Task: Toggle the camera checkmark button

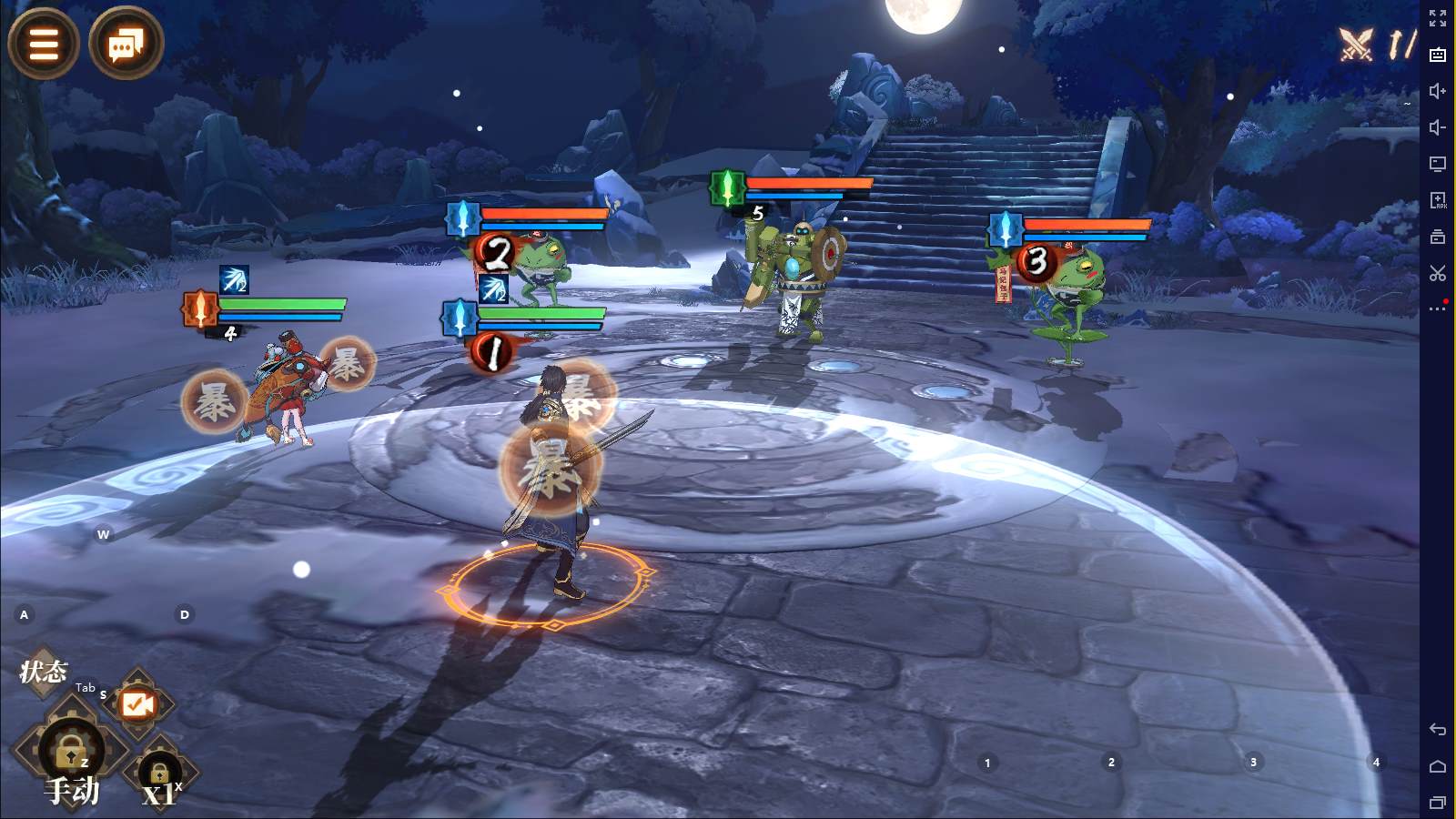Action: point(138,703)
